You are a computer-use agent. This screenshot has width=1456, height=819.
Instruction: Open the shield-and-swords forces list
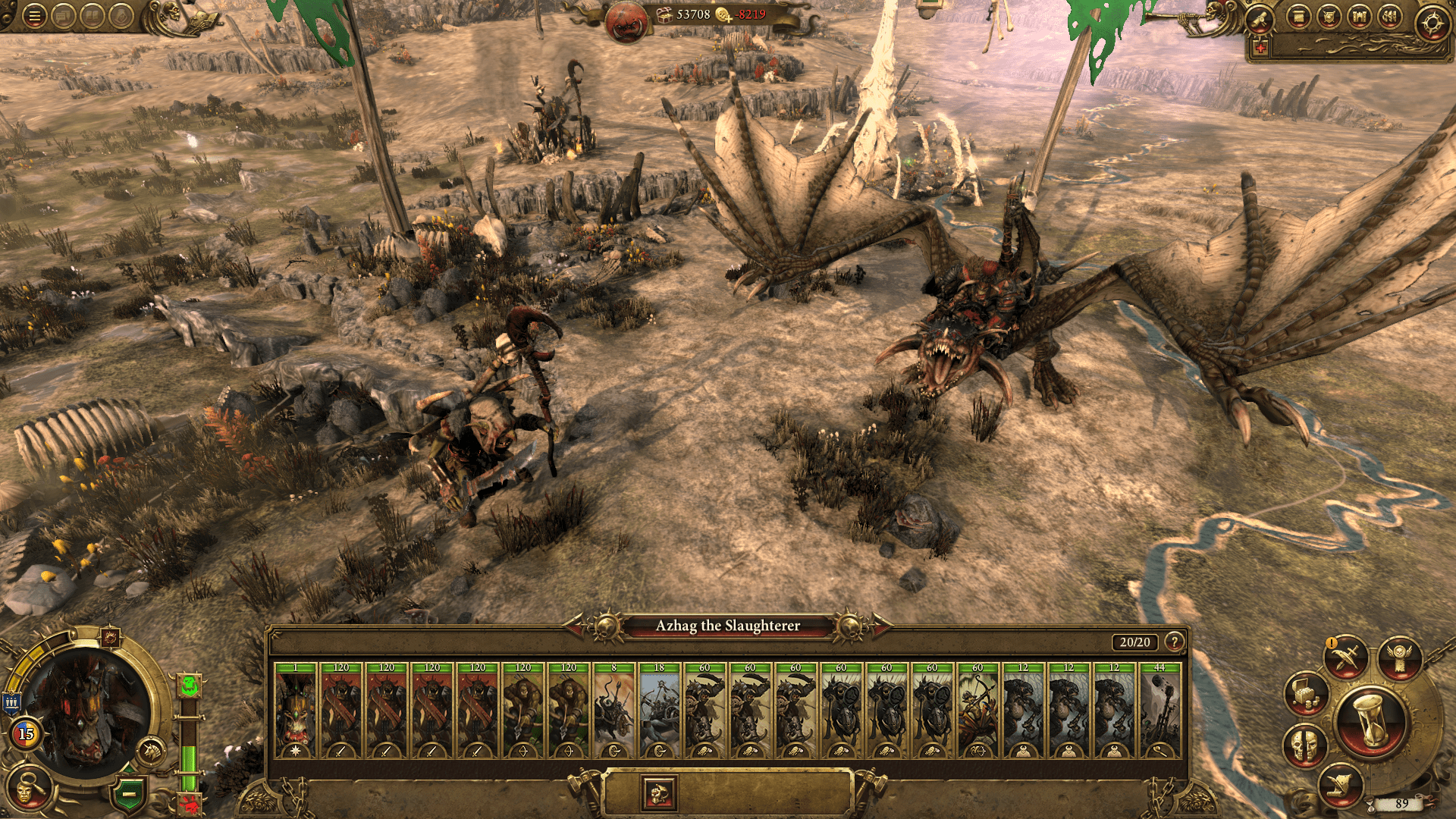(x=1329, y=17)
